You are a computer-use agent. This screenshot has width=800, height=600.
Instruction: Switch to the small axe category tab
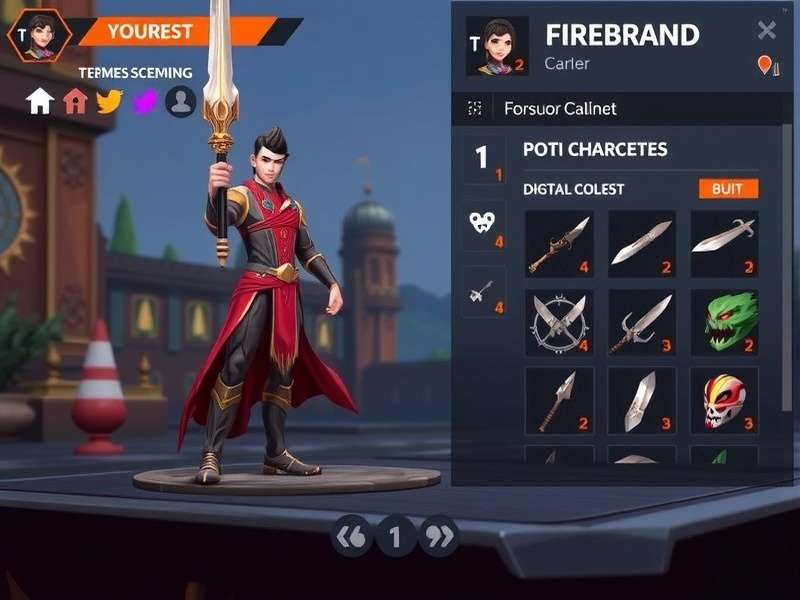pos(484,292)
